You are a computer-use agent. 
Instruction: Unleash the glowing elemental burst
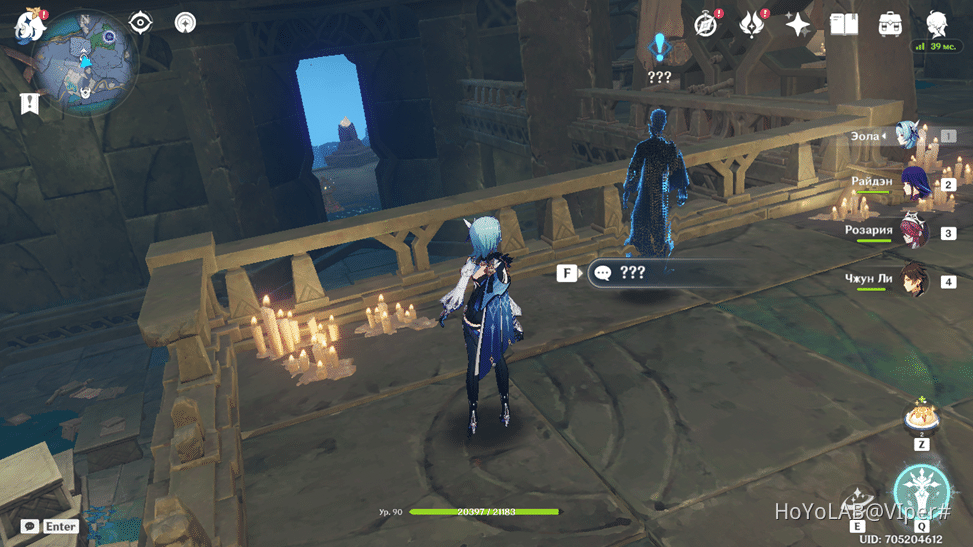point(920,492)
